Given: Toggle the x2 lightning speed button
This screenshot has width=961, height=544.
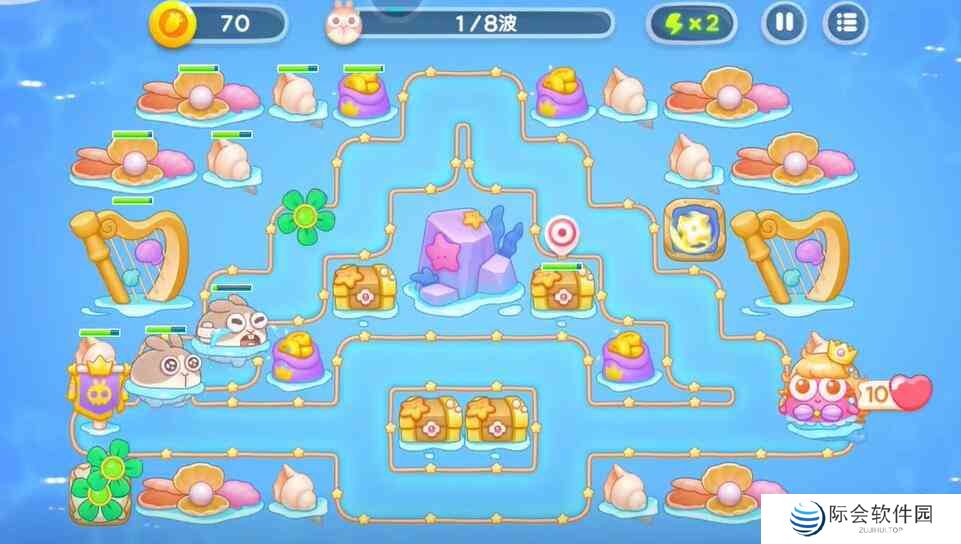Looking at the screenshot, I should click(692, 24).
